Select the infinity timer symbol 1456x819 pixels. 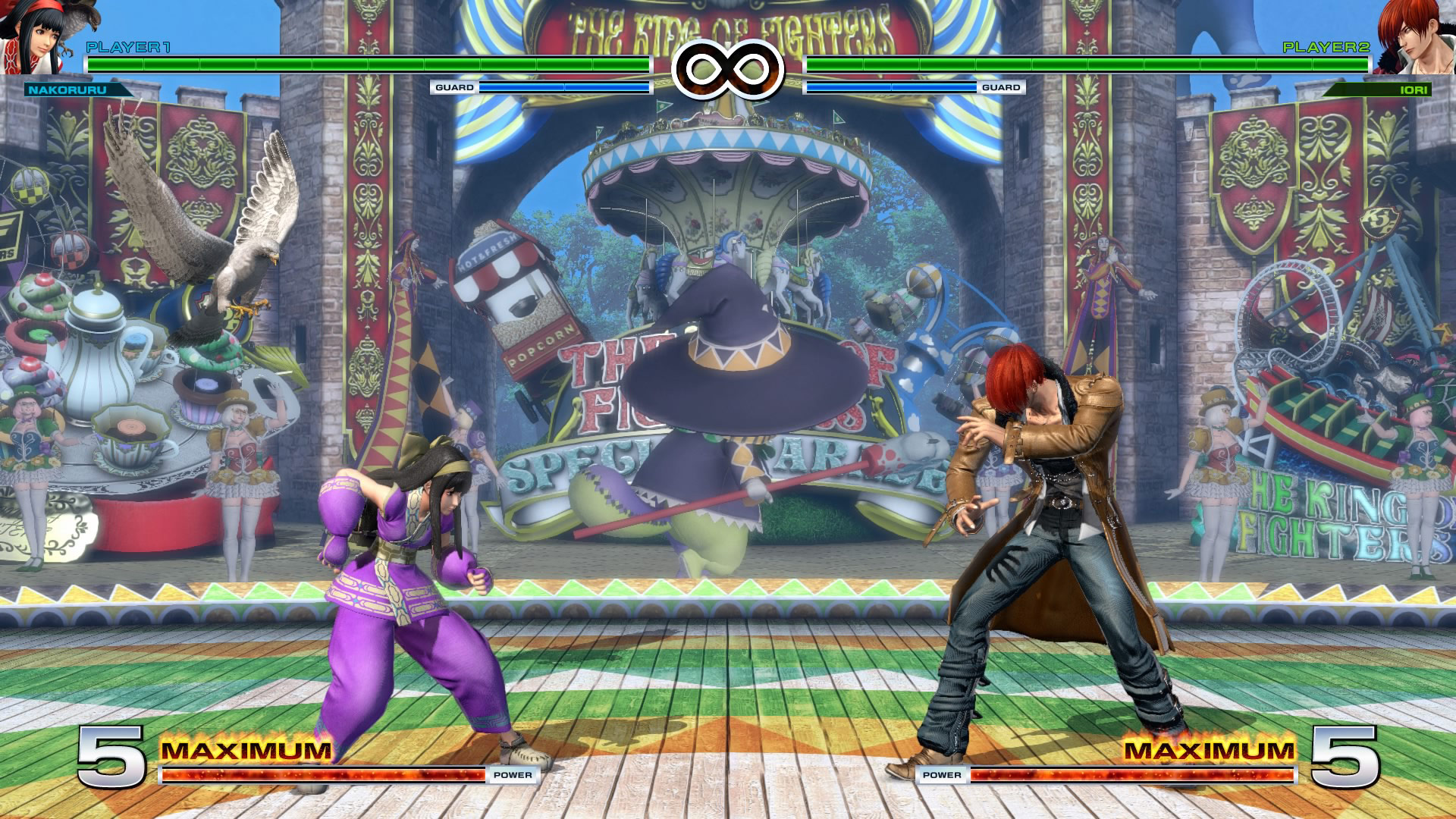click(728, 68)
